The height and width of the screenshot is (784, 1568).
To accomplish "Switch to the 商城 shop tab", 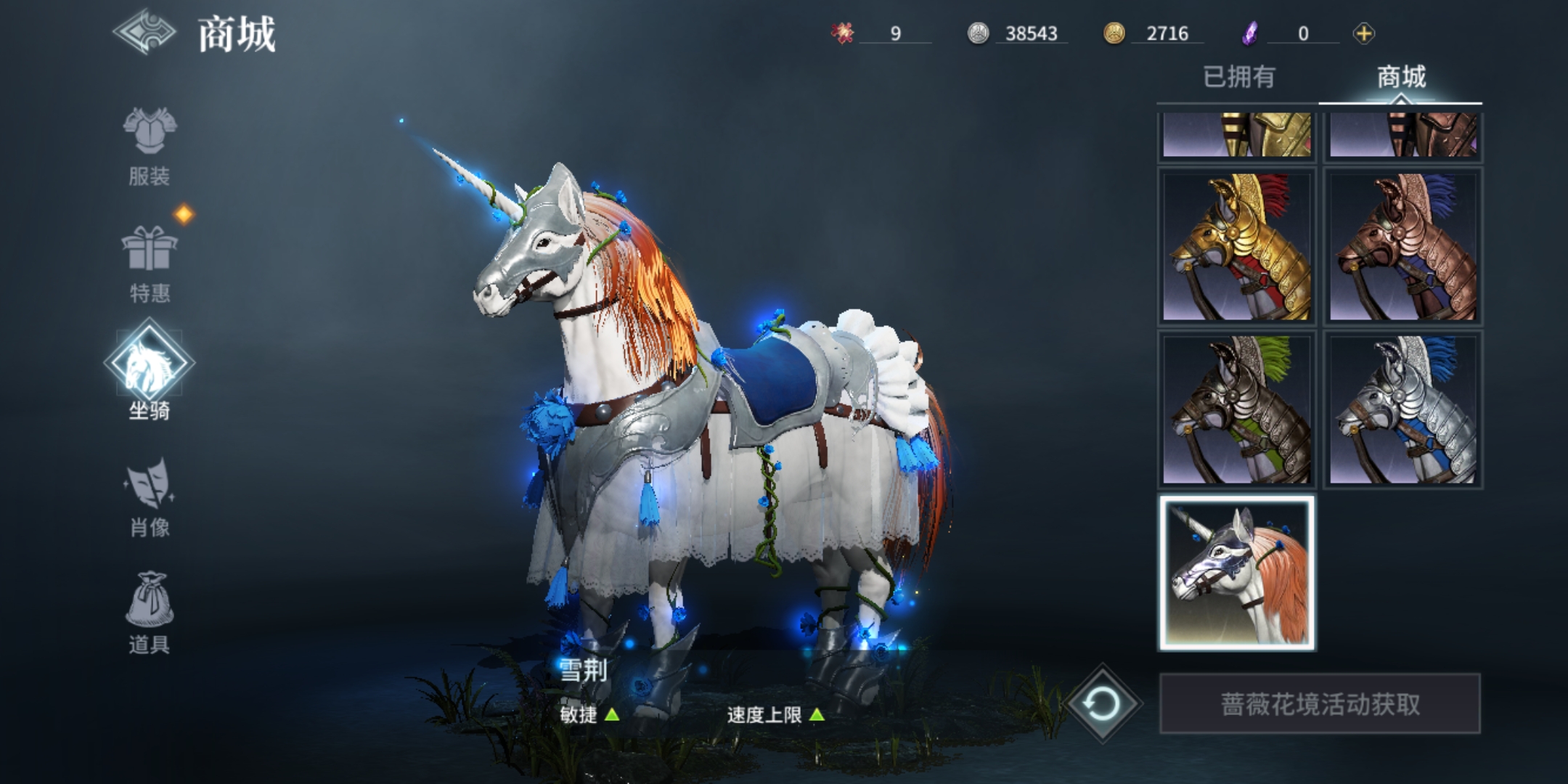I will coord(1401,77).
